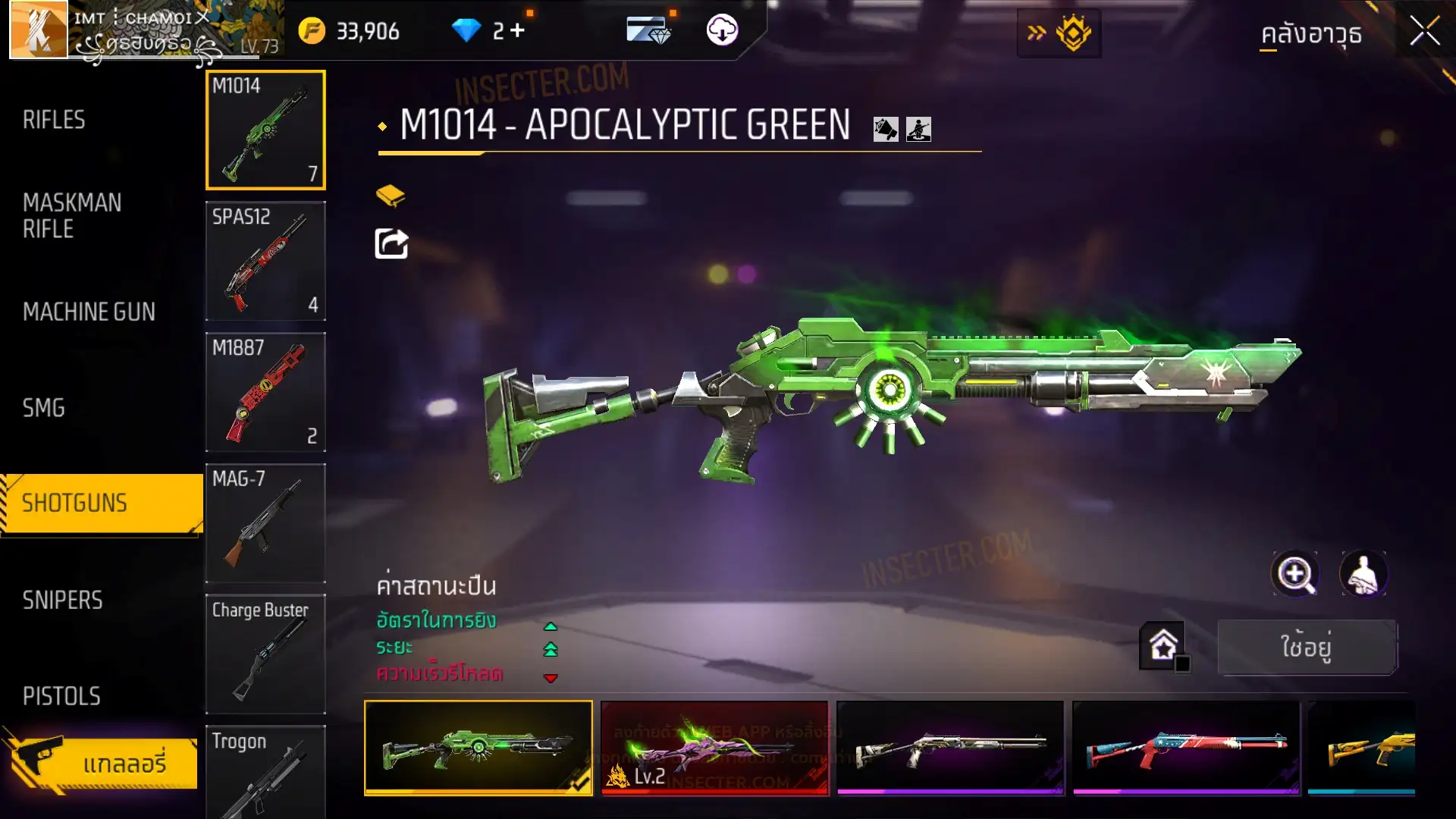The image size is (1456, 819).
Task: Select the SPAS12 weapon tile
Action: pos(265,261)
